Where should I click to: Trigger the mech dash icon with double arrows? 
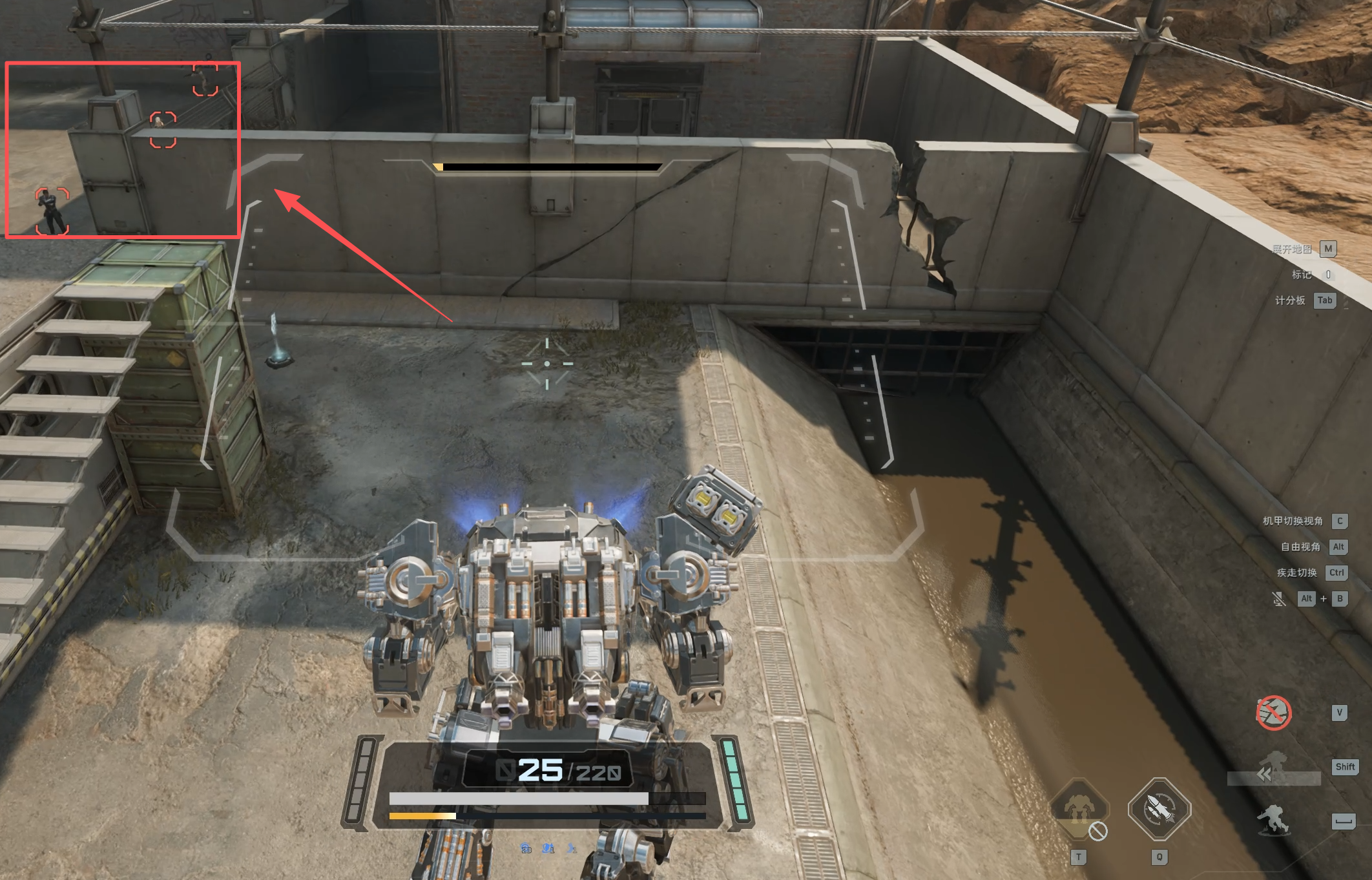click(x=1273, y=769)
